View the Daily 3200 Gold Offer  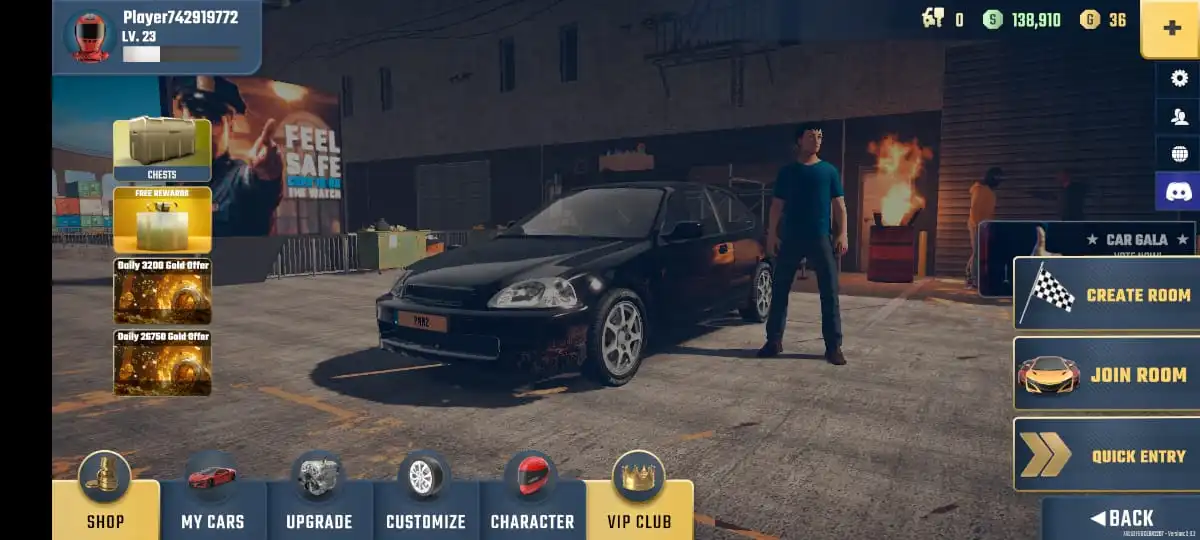tap(162, 291)
